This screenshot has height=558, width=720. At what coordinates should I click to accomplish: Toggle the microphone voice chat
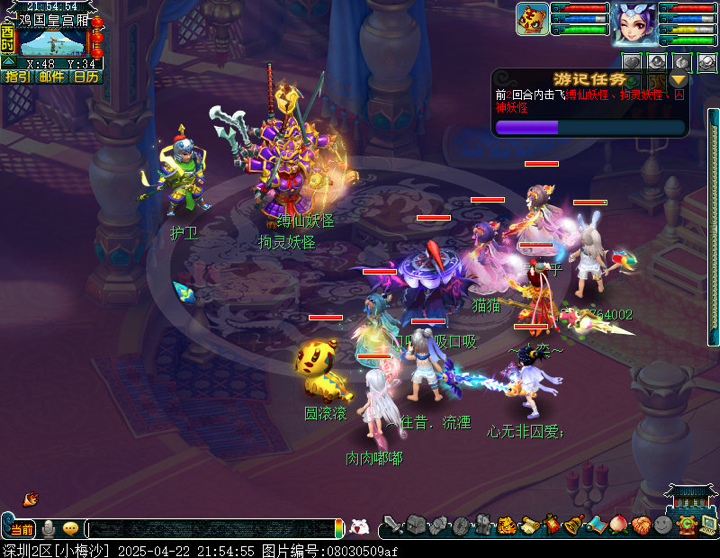click(x=47, y=528)
